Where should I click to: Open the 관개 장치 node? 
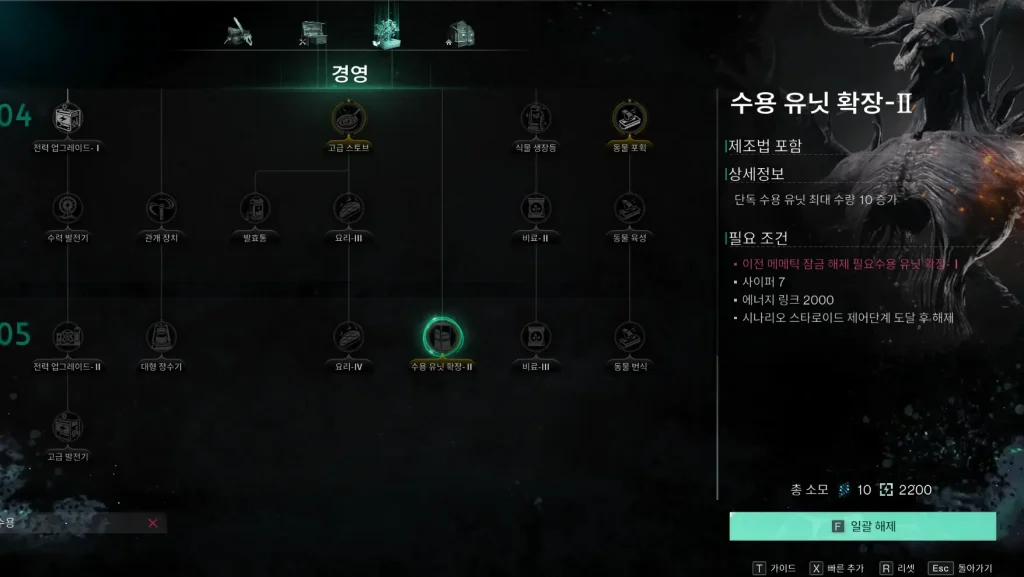160,208
